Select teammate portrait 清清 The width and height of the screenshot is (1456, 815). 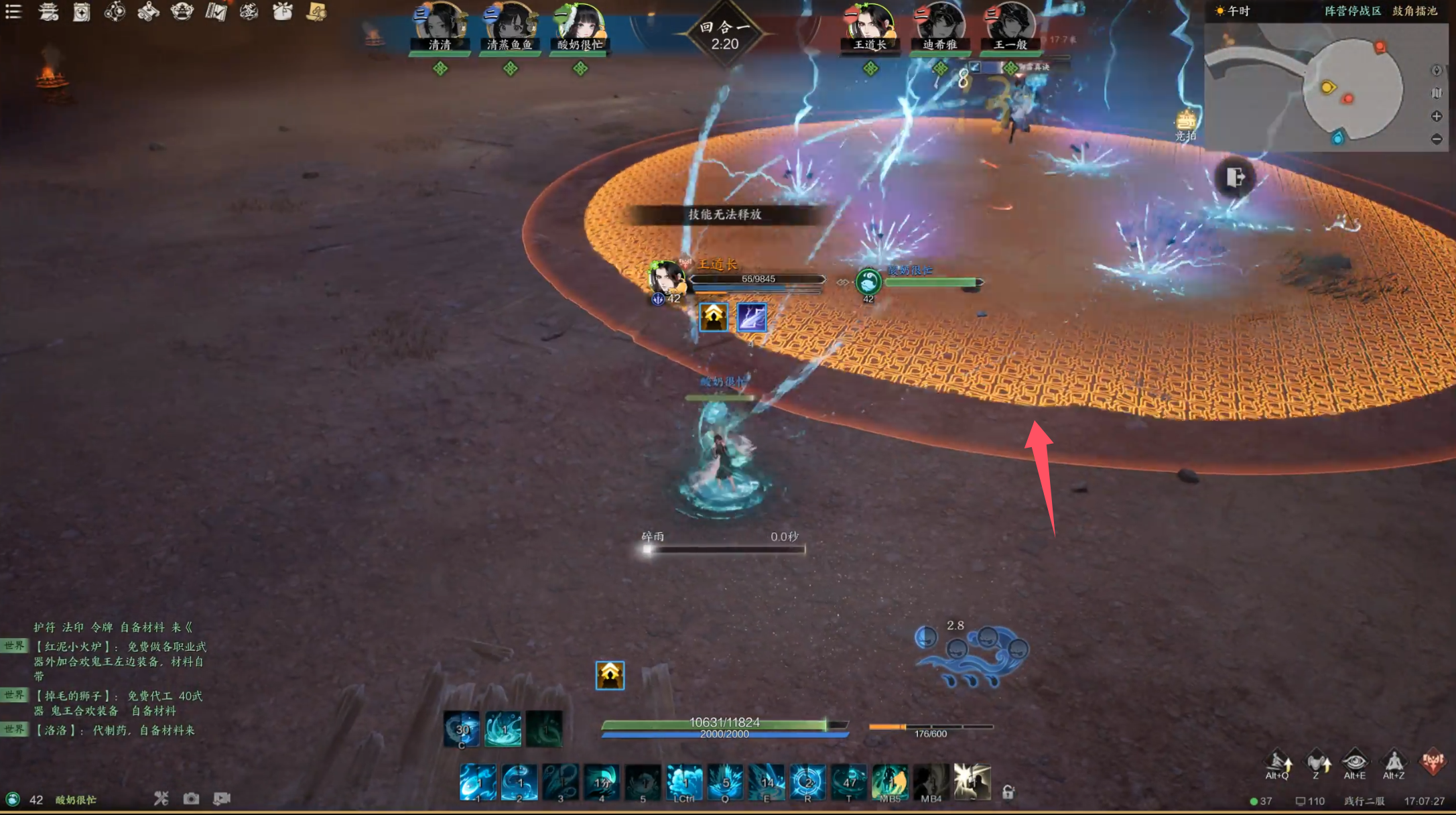(x=440, y=27)
